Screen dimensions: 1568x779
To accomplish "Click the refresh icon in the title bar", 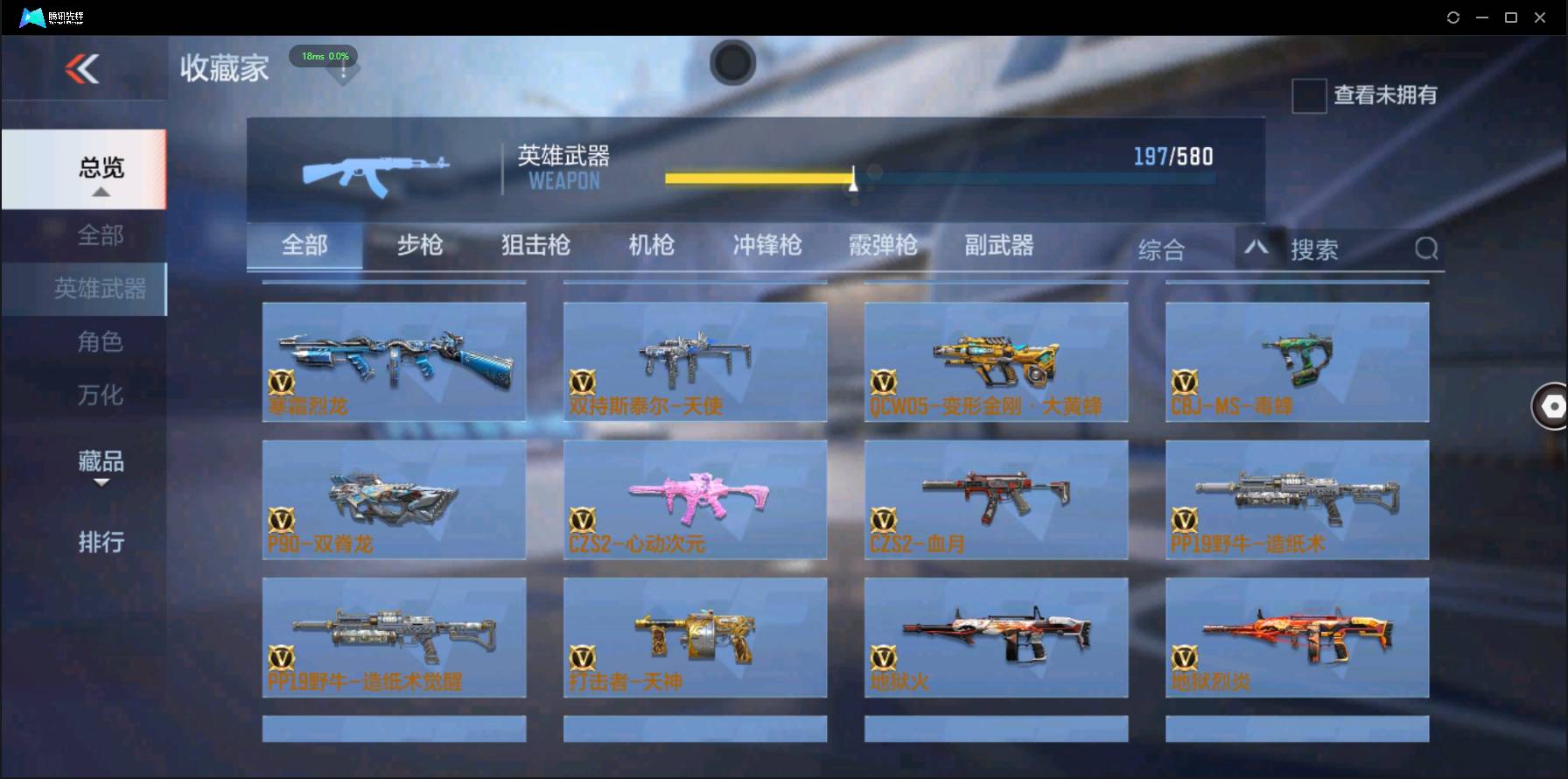I will point(1452,16).
